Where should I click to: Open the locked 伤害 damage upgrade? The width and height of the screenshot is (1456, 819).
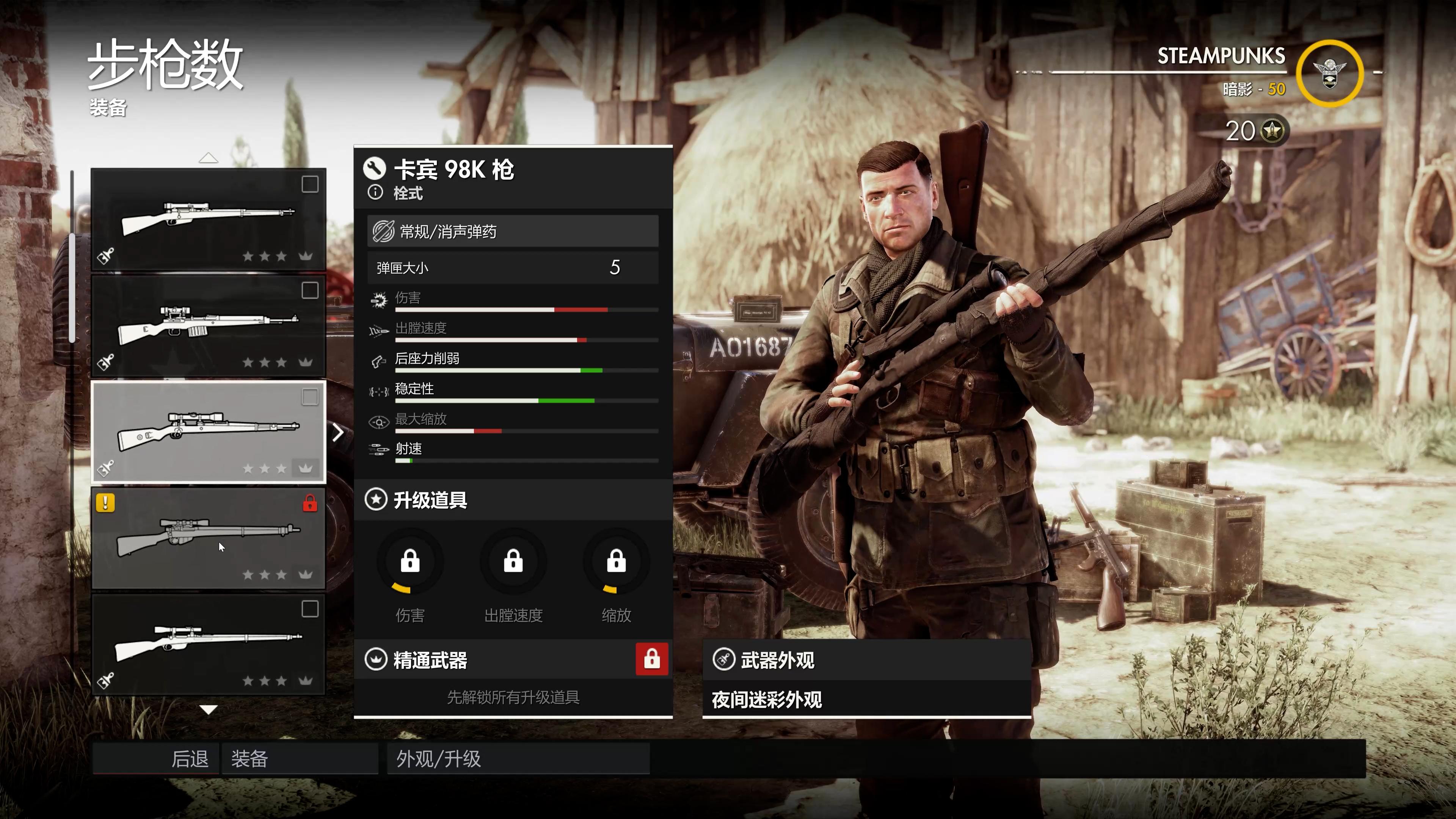tap(410, 562)
